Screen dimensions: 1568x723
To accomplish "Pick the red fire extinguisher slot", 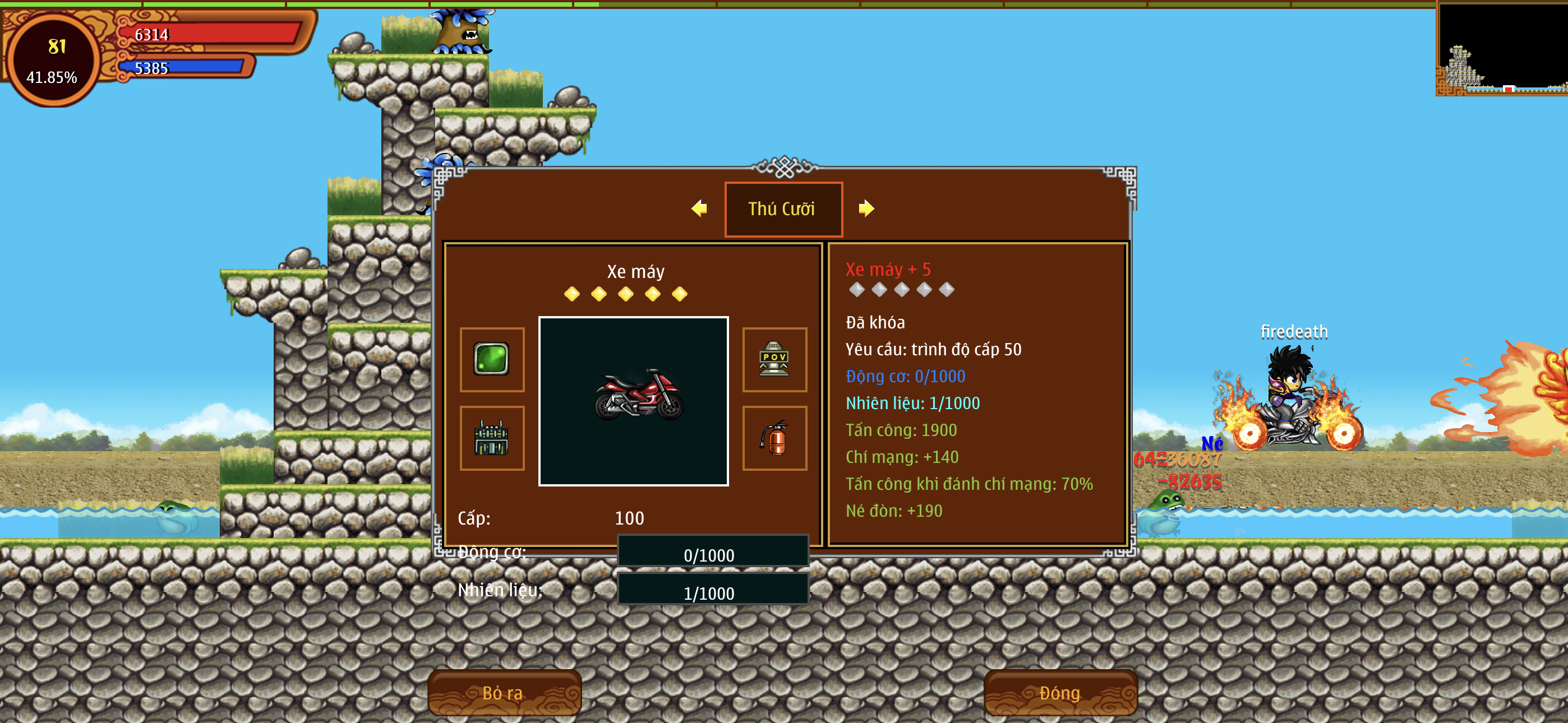I will point(774,438).
